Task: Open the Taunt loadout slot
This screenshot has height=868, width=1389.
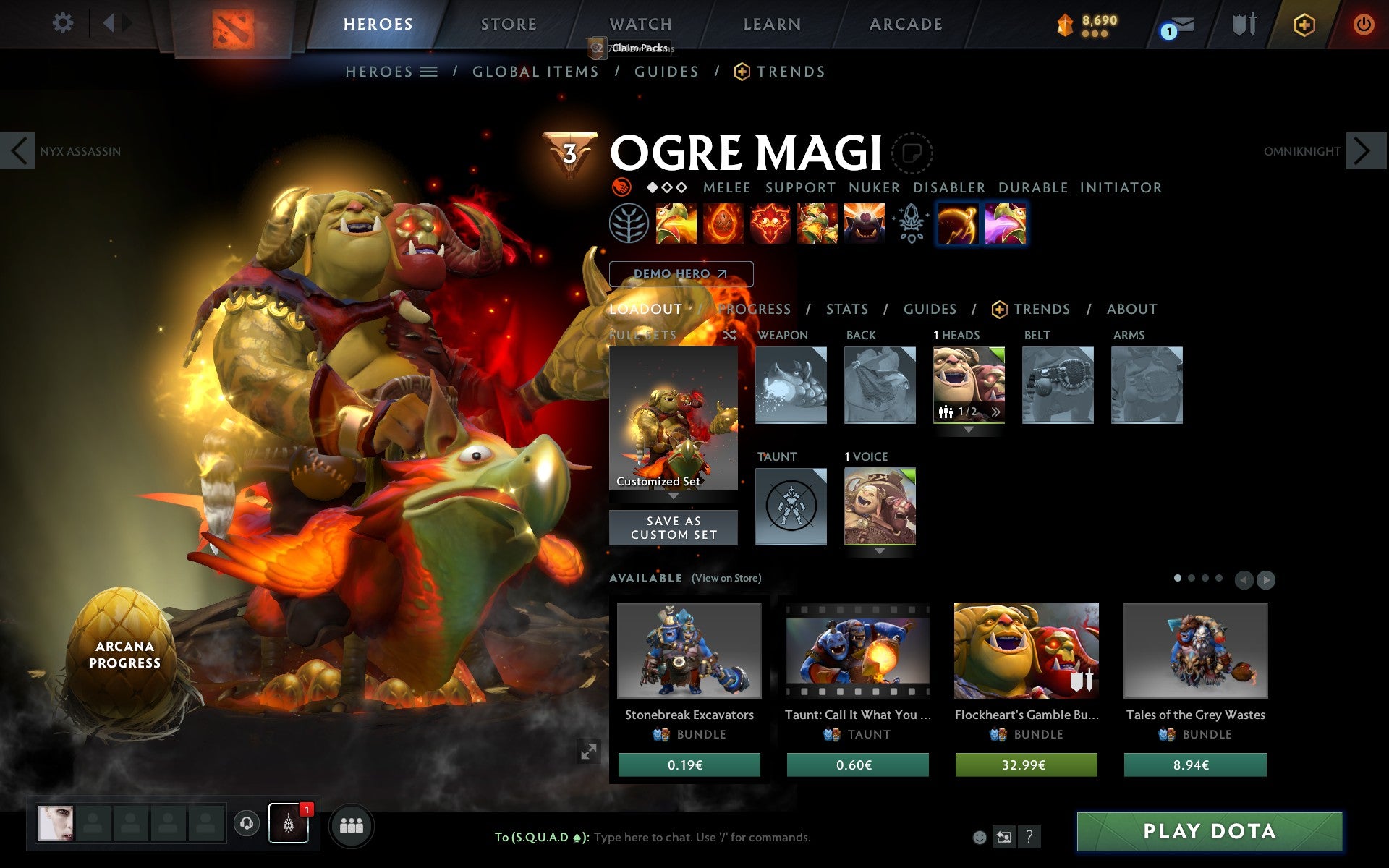Action: 791,506
